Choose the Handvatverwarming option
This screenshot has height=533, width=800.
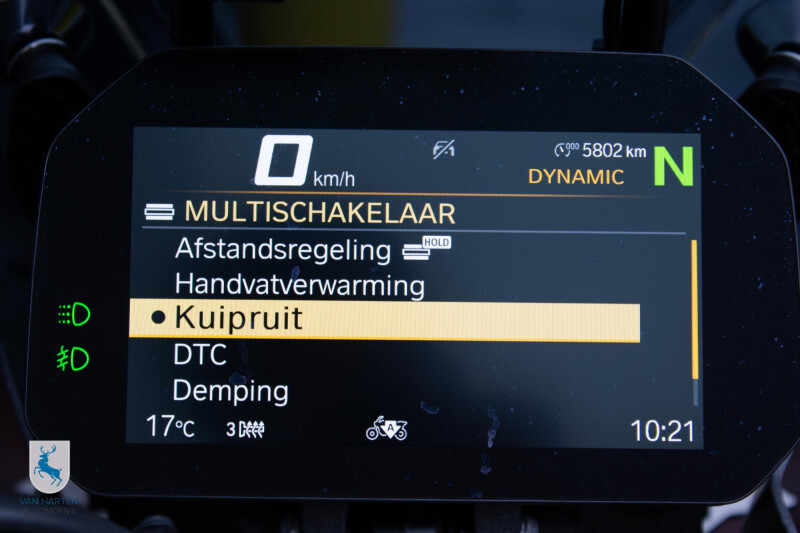299,285
